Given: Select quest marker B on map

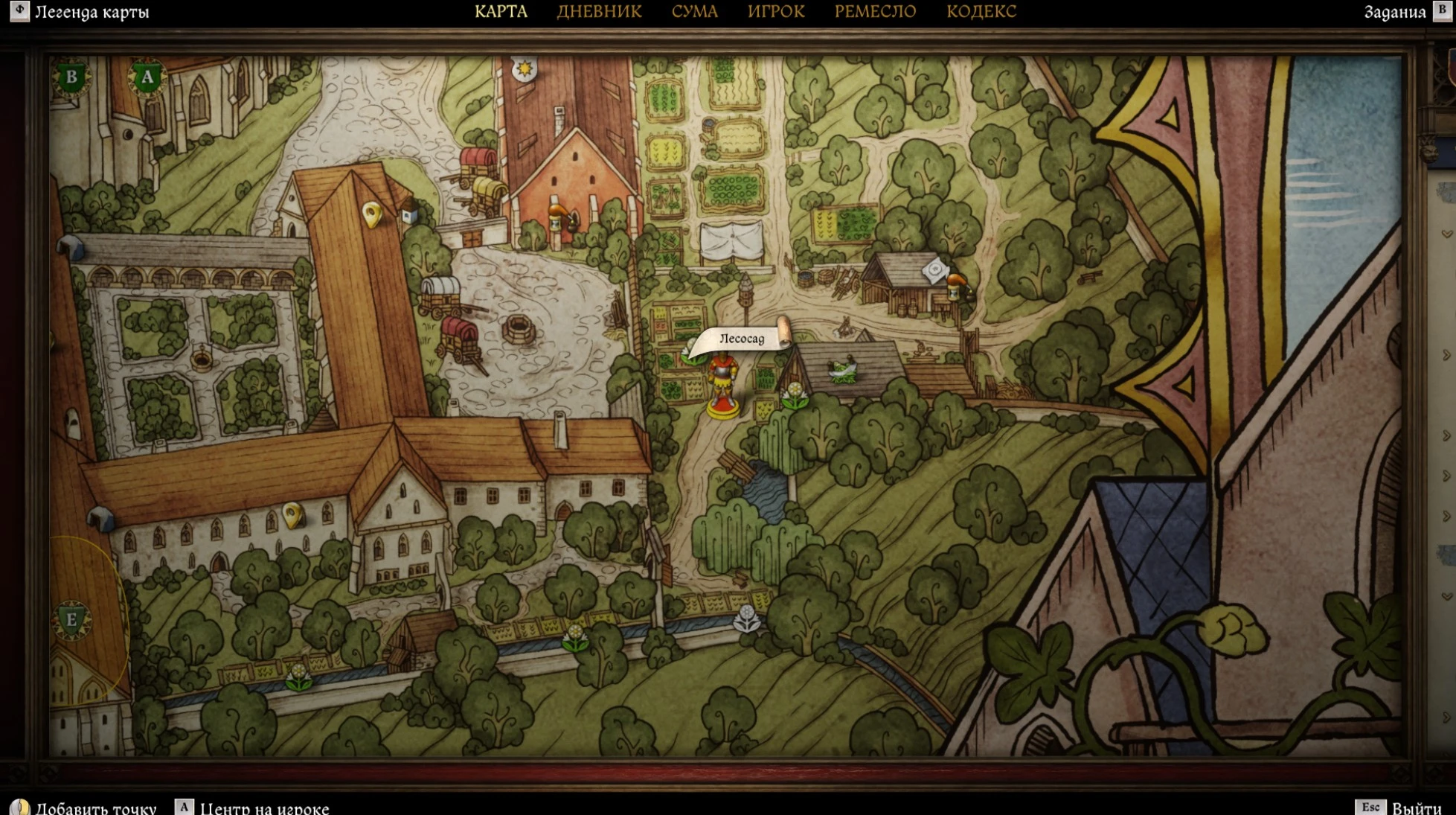Looking at the screenshot, I should click(x=72, y=77).
